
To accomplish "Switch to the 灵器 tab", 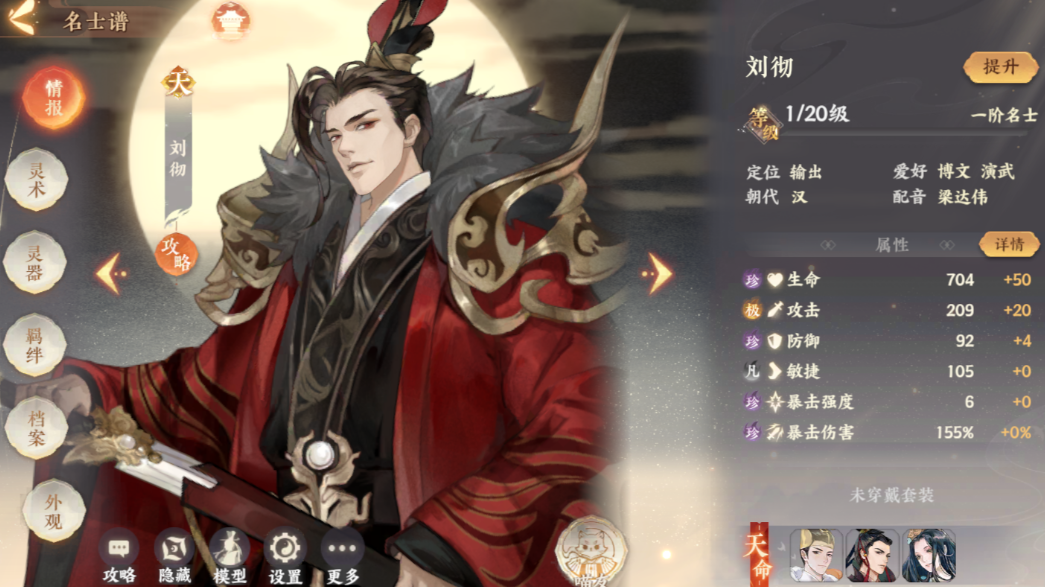I will coord(37,263).
